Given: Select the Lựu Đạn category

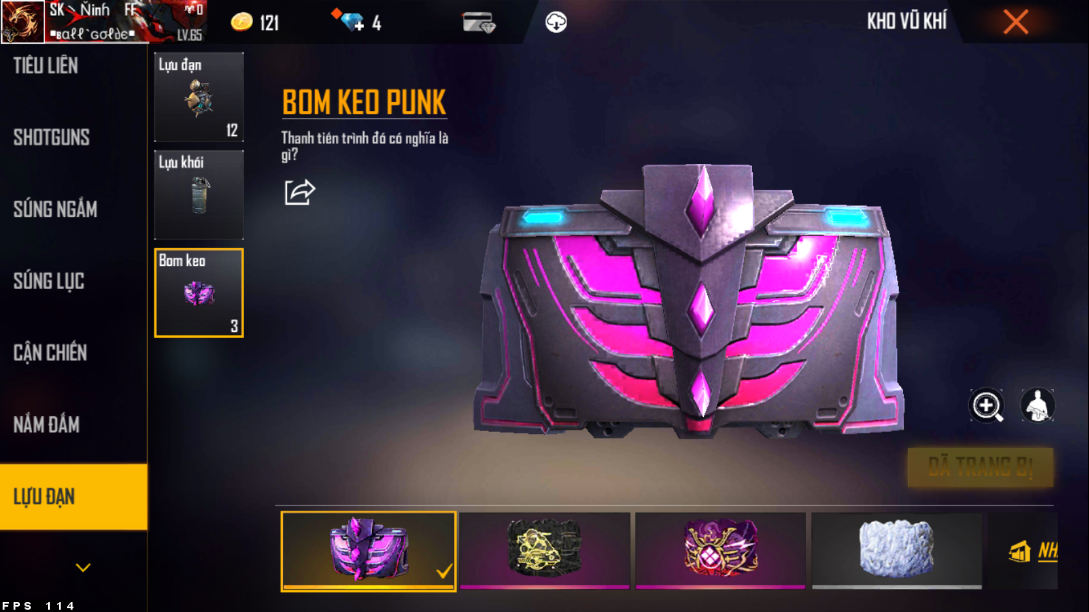Looking at the screenshot, I should (45, 497).
